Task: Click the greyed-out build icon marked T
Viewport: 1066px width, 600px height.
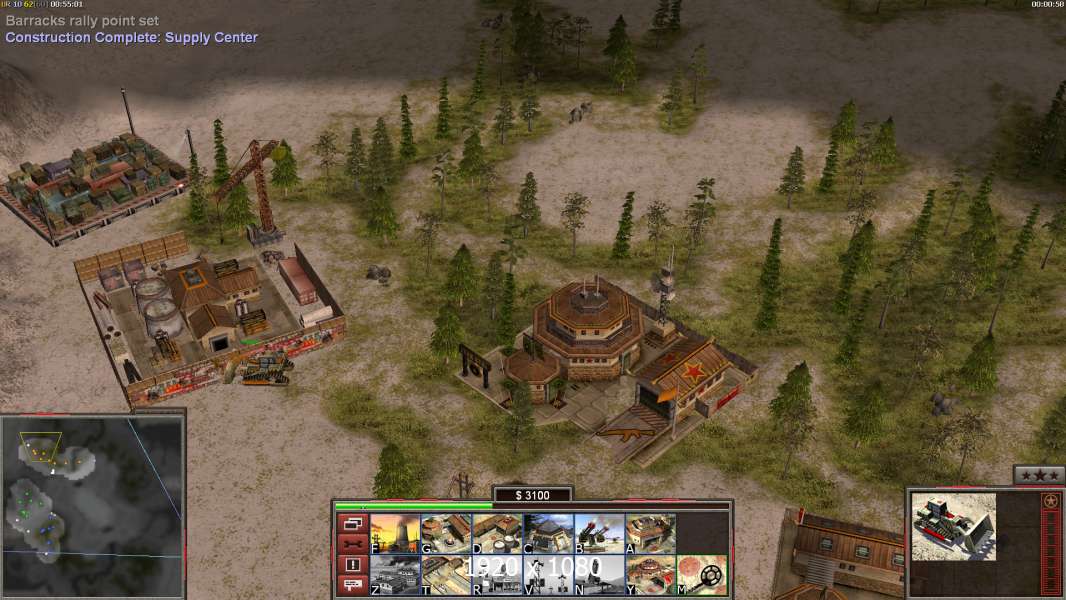Action: coord(446,575)
